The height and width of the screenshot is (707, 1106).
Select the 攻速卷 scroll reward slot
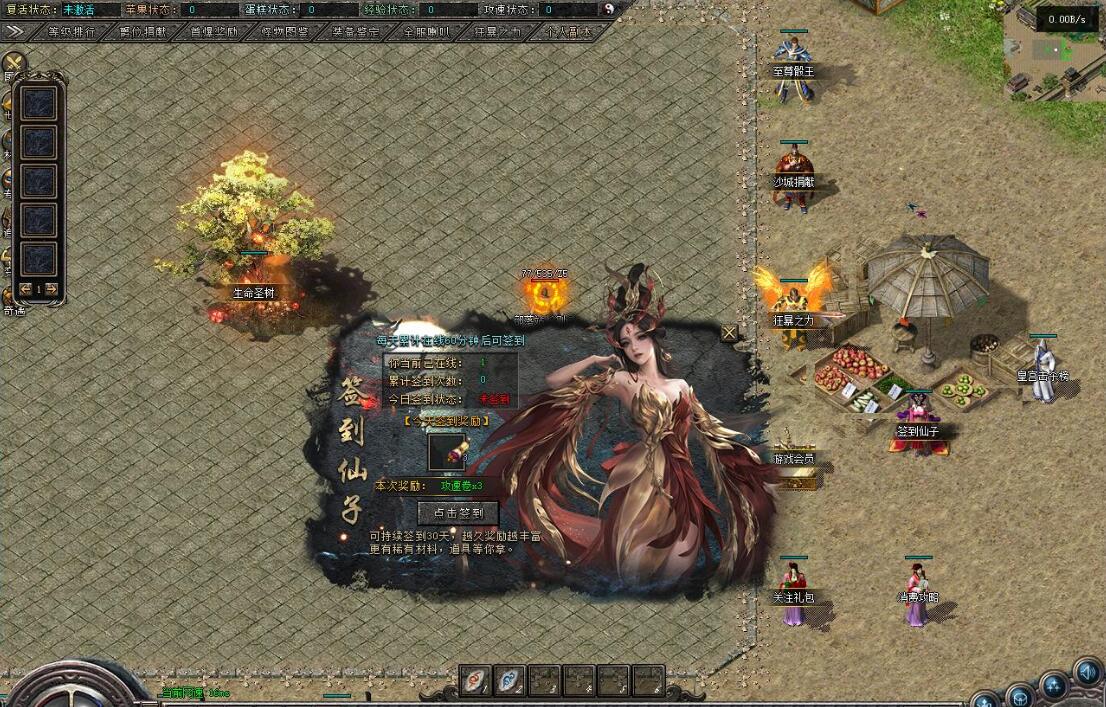coord(446,452)
